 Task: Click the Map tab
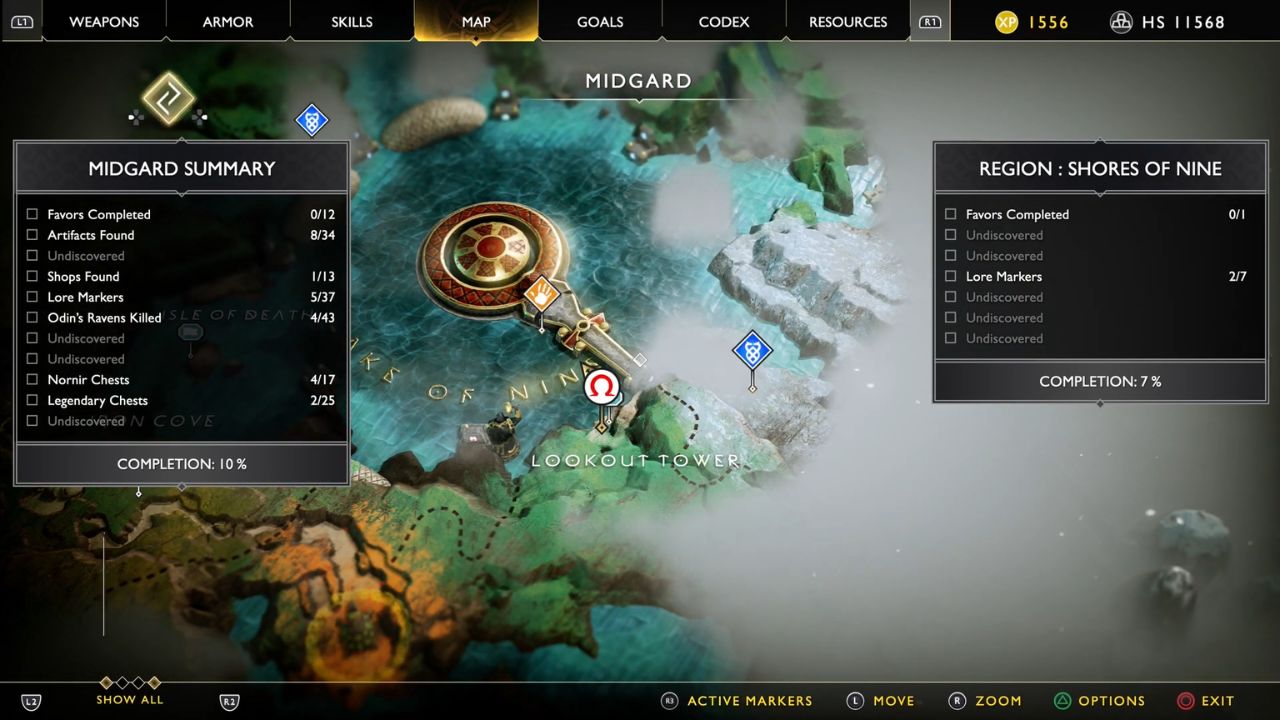tap(476, 22)
